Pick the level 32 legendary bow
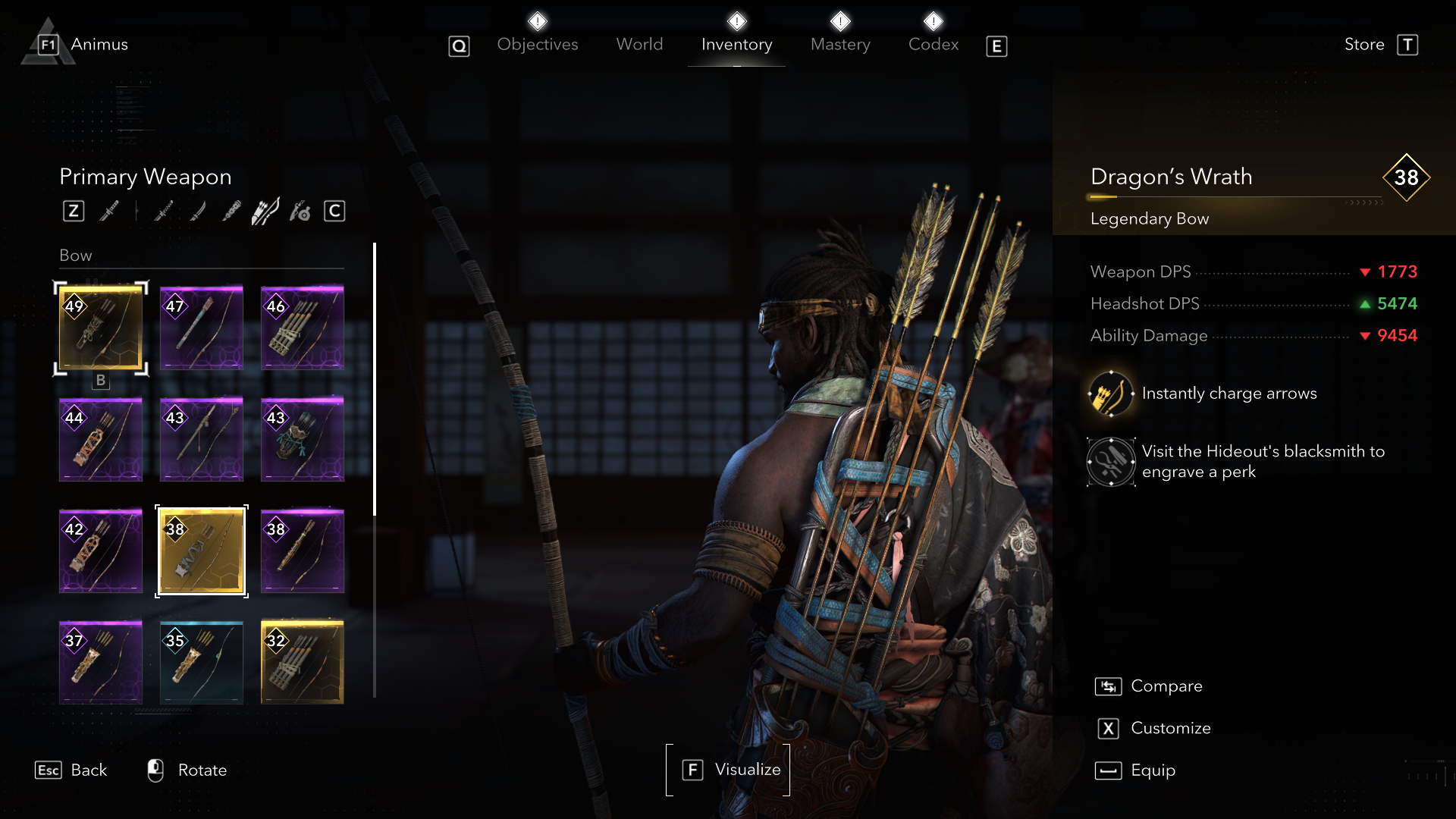 coord(303,663)
